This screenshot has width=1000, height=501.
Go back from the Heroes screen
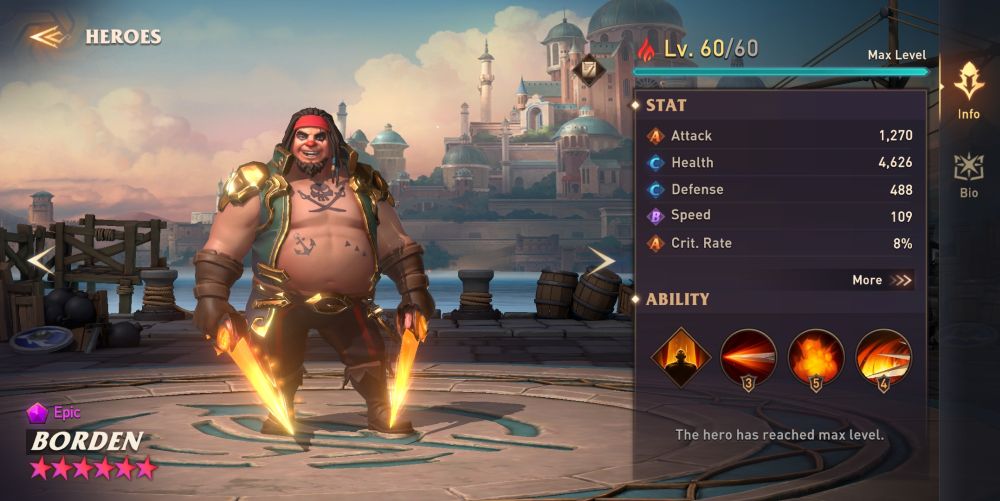(x=46, y=37)
